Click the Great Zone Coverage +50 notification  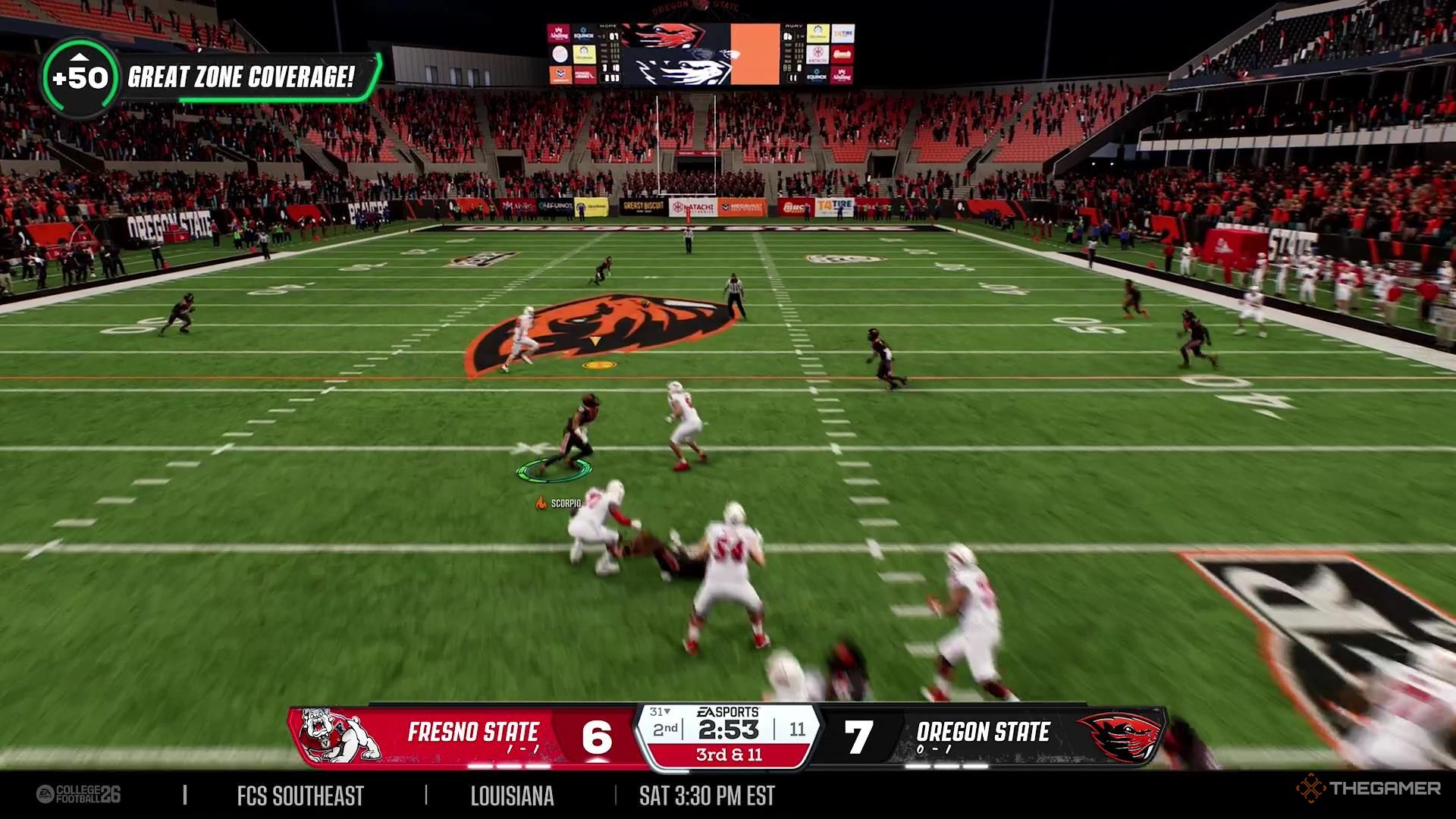(212, 77)
